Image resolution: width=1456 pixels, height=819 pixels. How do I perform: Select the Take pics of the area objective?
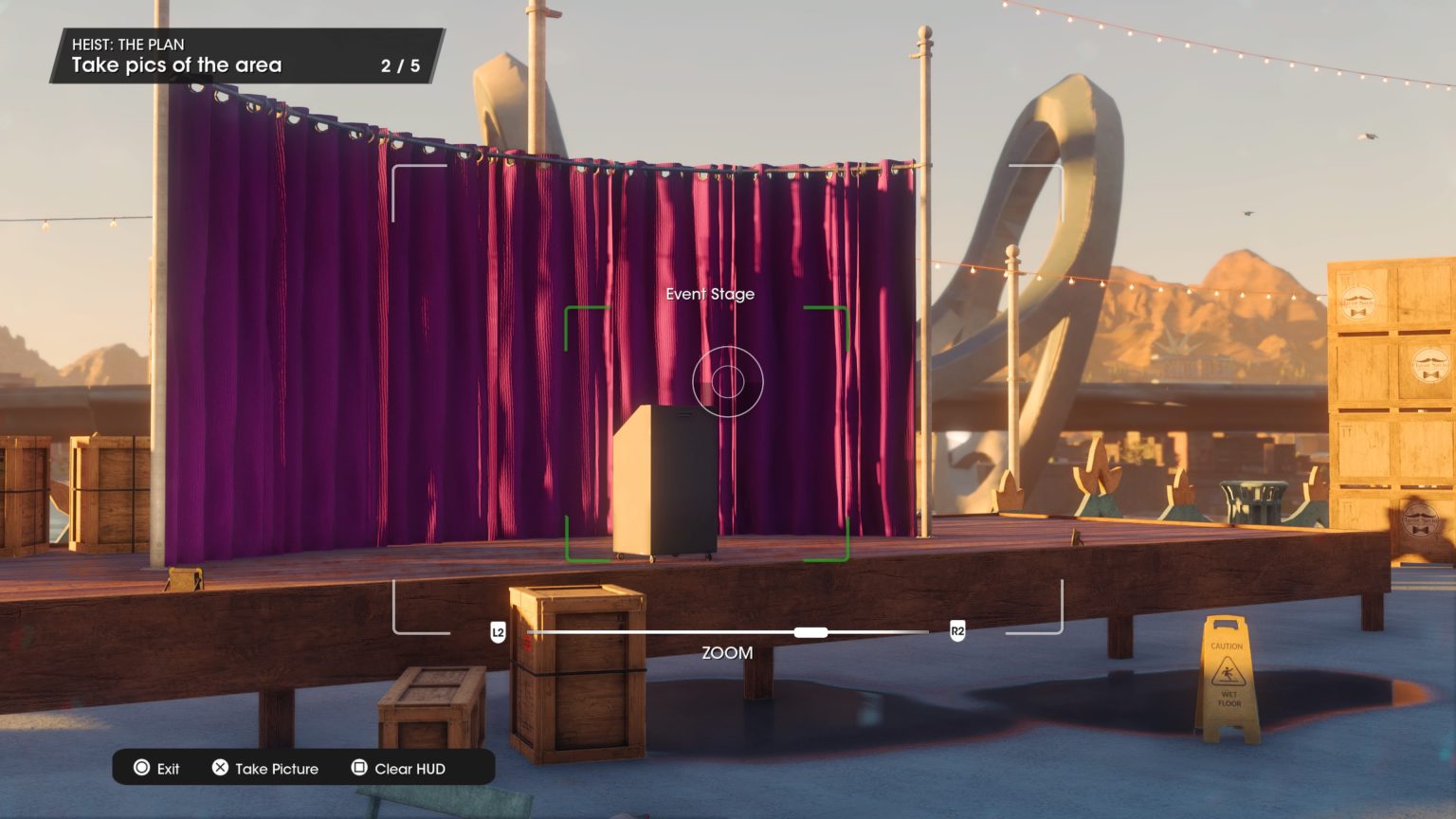[175, 64]
